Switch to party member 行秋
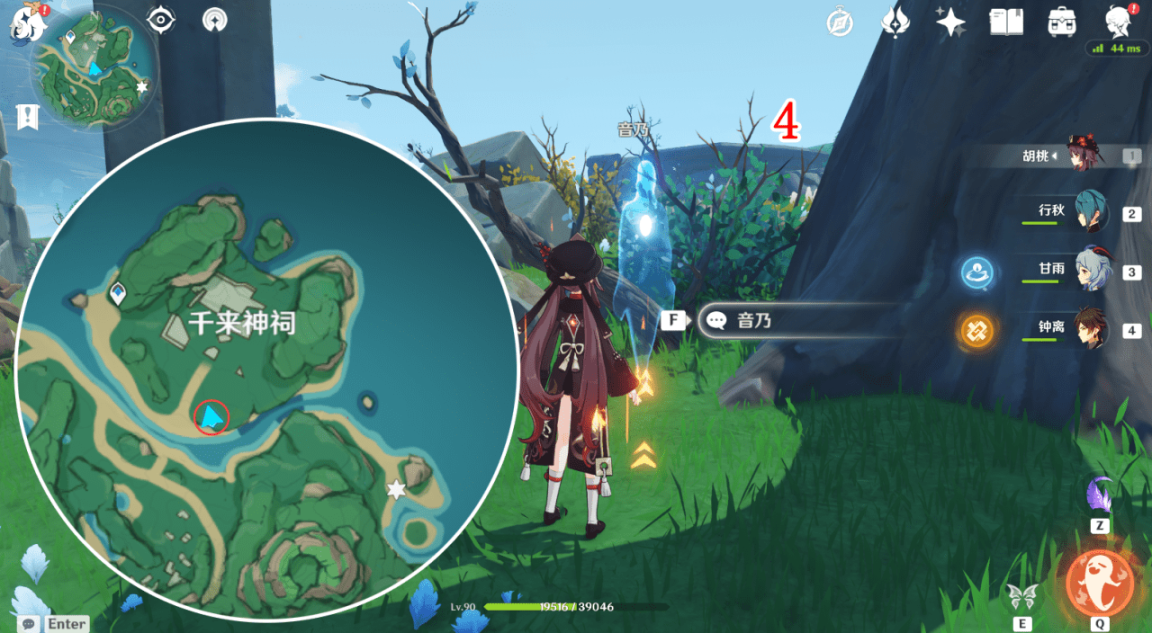This screenshot has height=633, width=1152. pos(1090,212)
